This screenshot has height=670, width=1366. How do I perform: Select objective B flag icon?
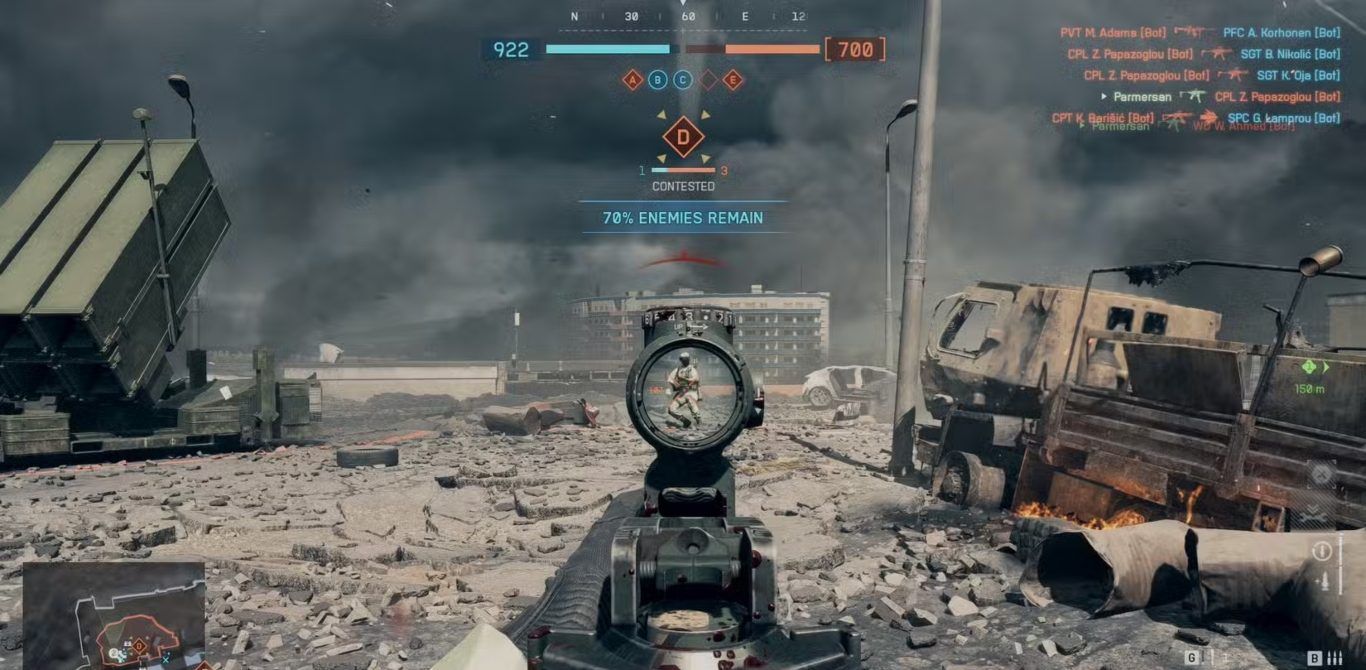point(658,80)
